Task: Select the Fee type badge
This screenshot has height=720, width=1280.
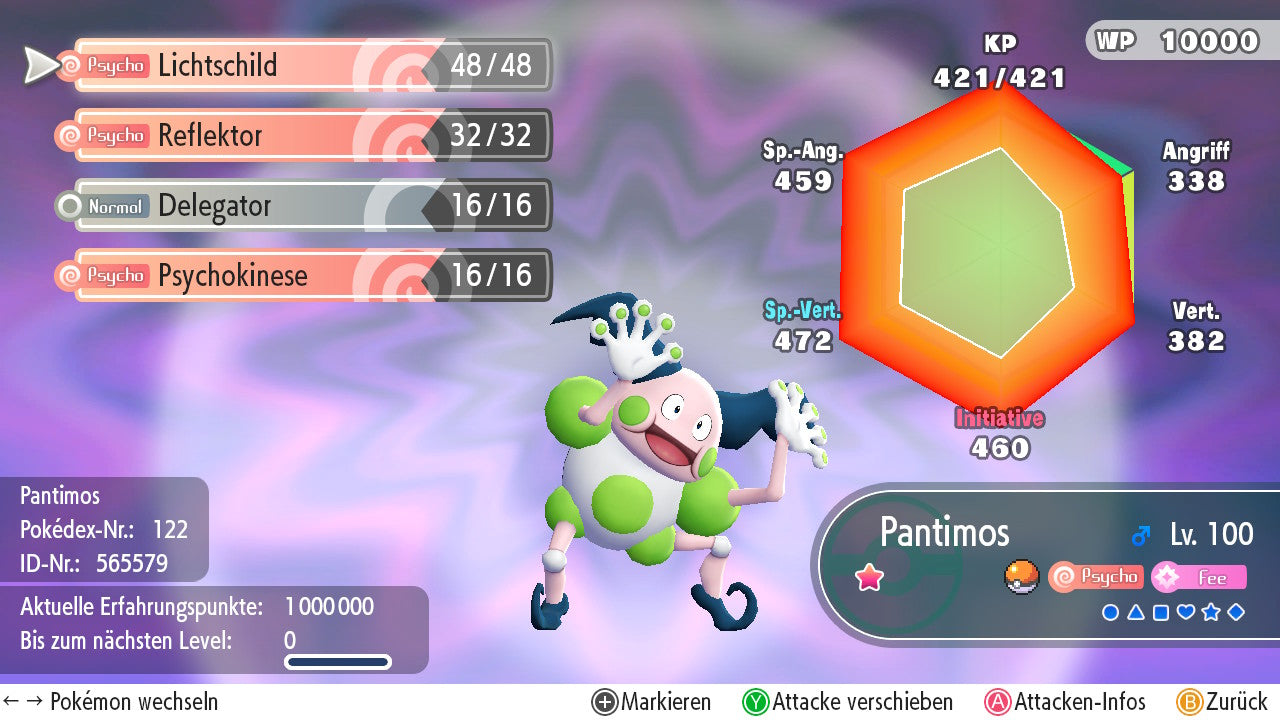Action: (1199, 577)
